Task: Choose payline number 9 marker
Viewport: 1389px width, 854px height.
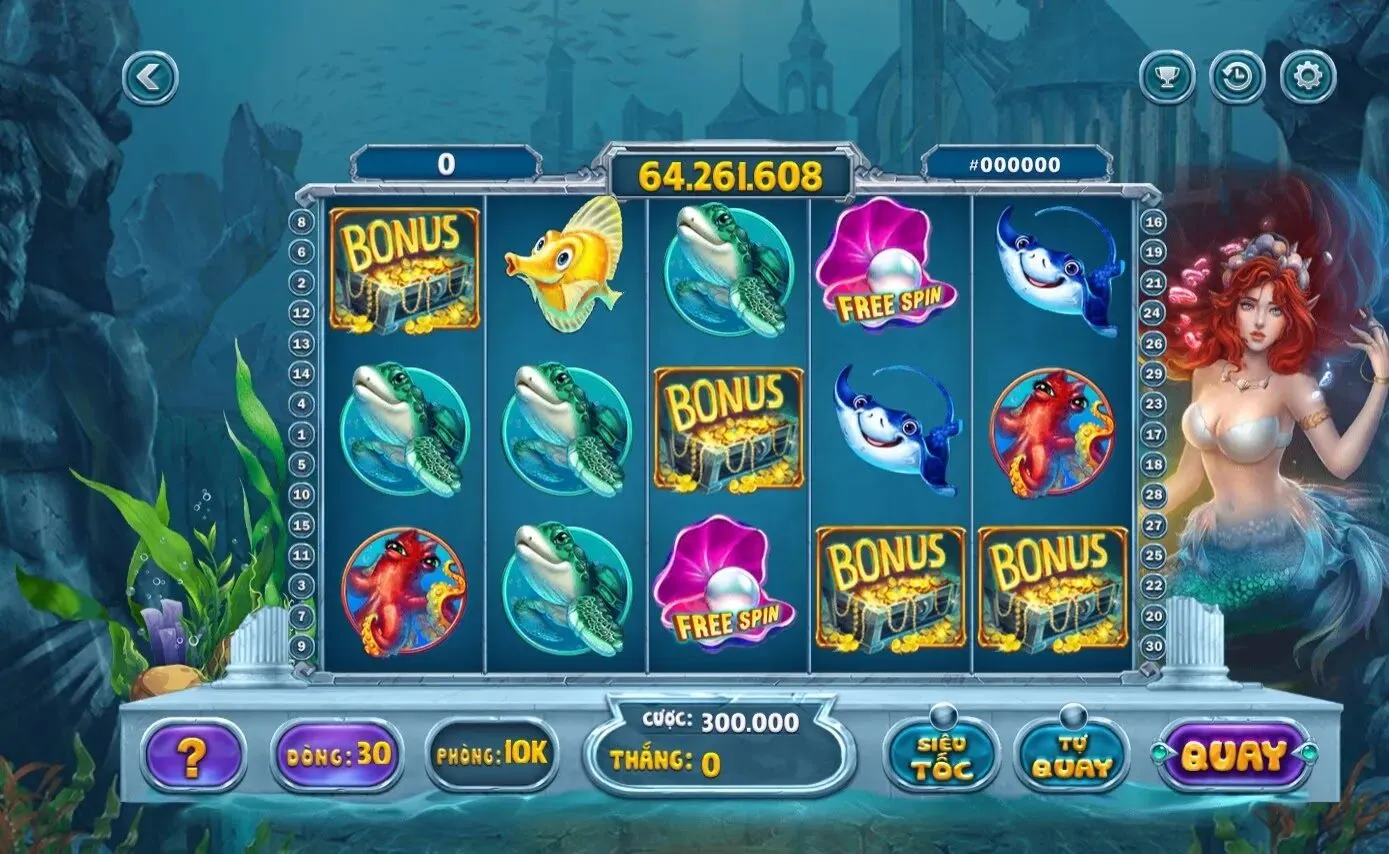Action: click(301, 647)
